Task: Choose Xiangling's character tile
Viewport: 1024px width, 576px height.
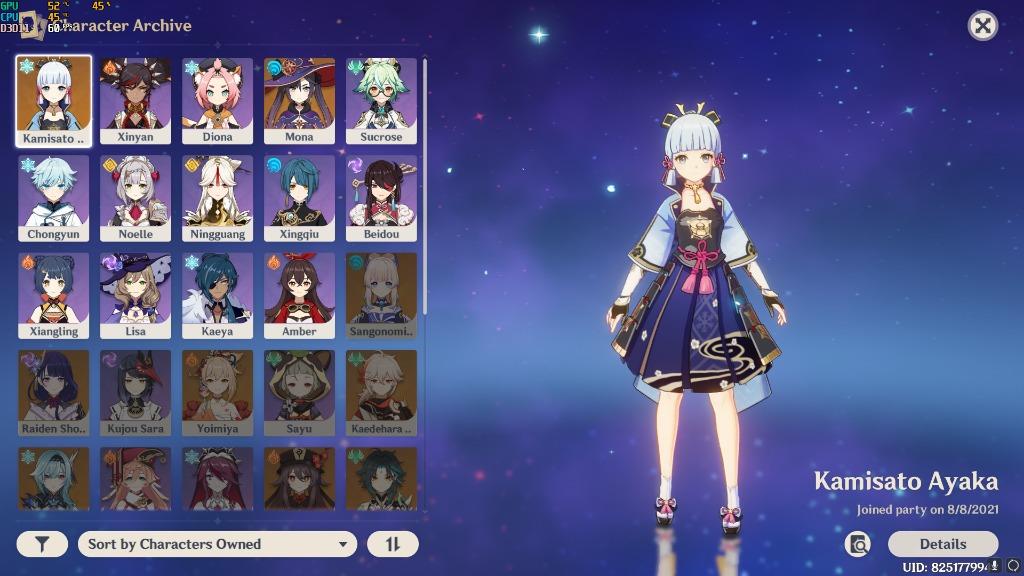Action: click(53, 294)
